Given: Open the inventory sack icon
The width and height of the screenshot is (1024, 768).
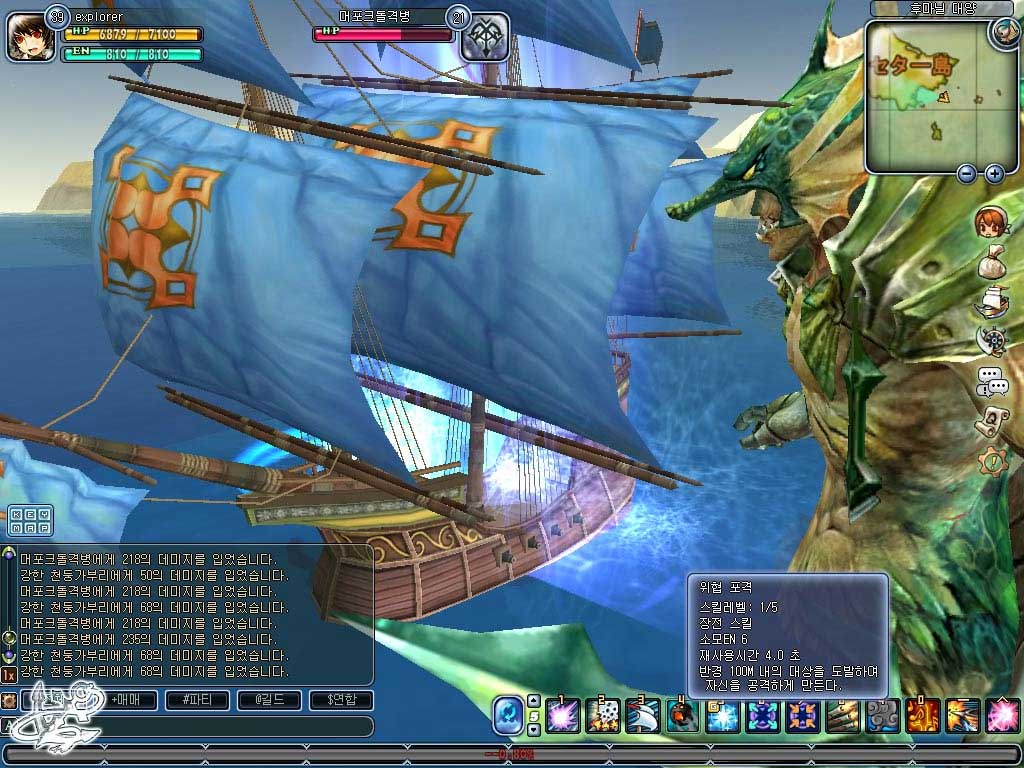Looking at the screenshot, I should click(991, 260).
